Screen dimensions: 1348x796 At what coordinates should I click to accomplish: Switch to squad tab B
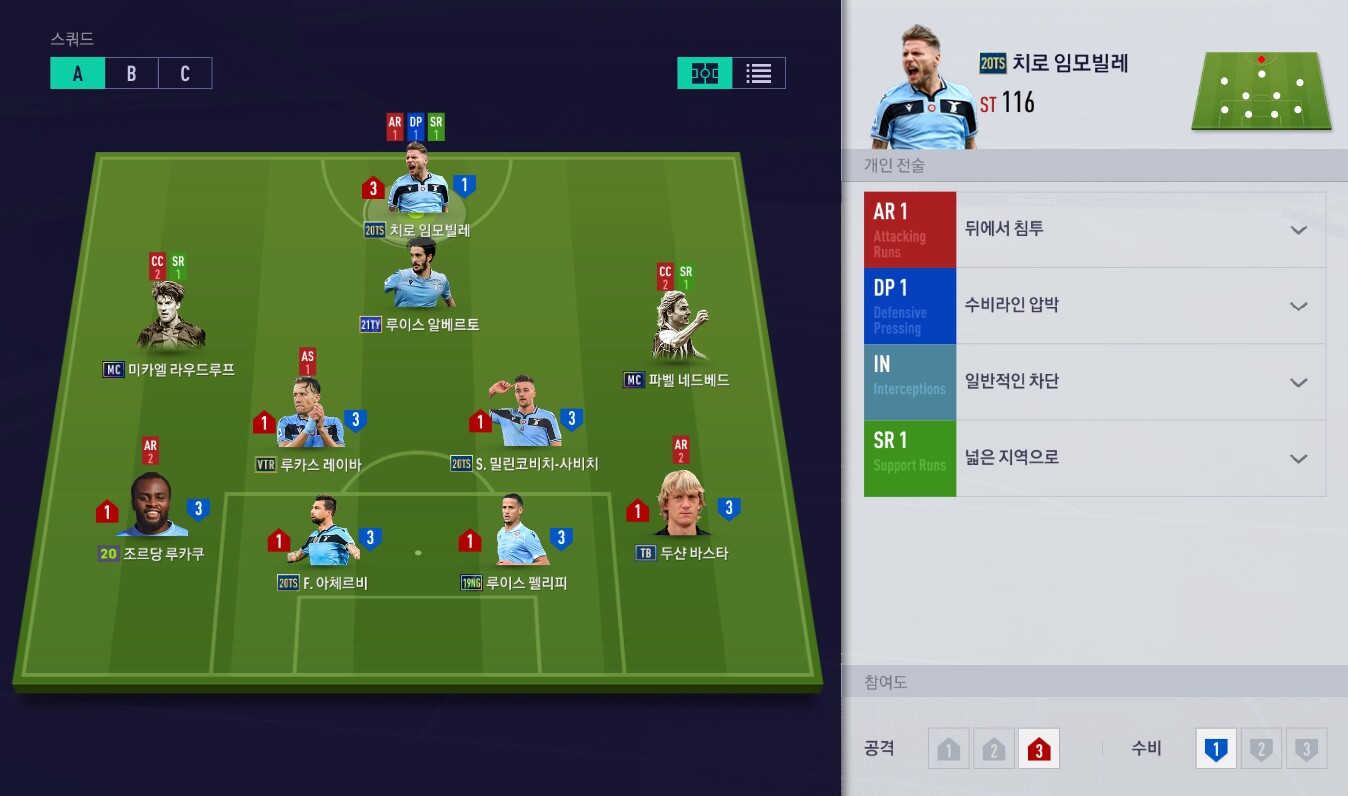point(131,73)
